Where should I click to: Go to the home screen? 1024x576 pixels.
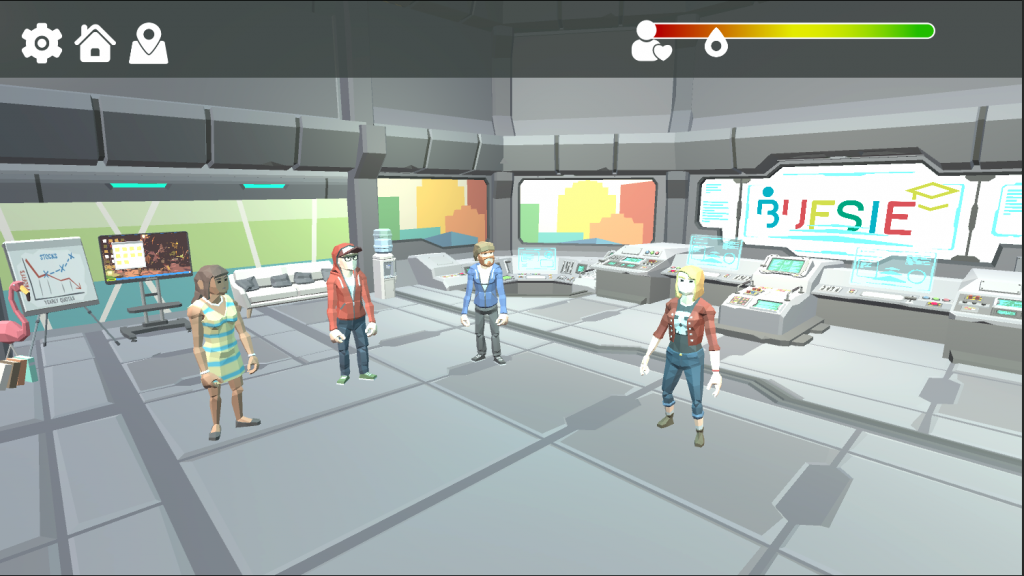pyautogui.click(x=95, y=44)
